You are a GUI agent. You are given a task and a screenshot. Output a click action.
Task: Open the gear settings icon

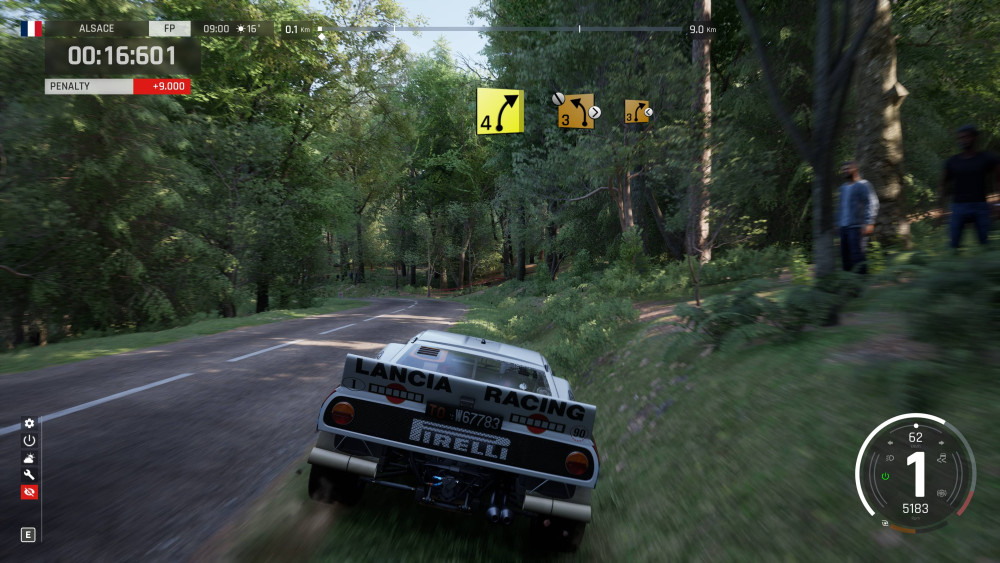tap(29, 423)
